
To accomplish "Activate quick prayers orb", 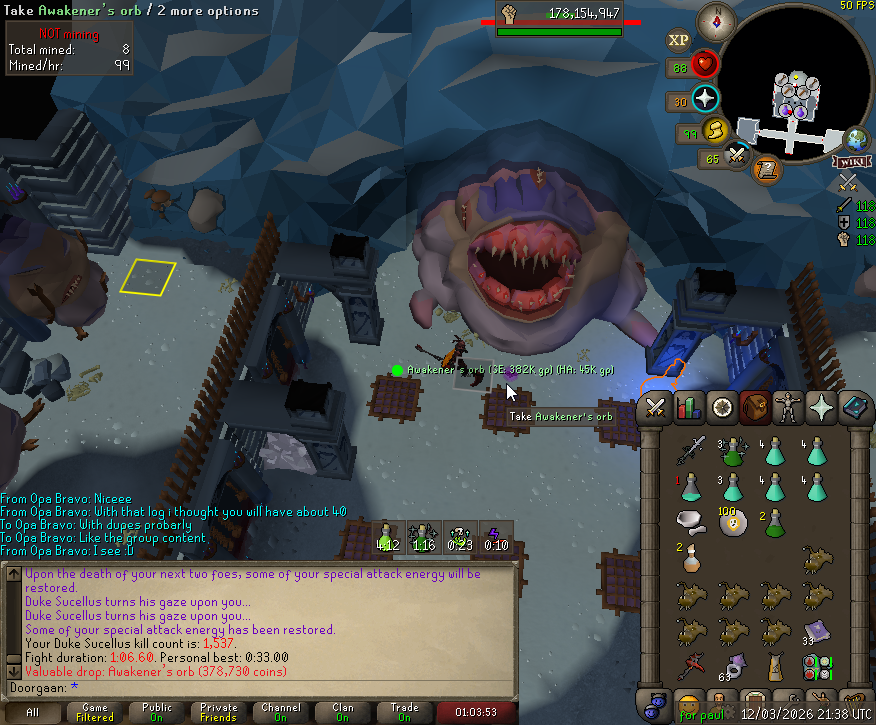I will [706, 99].
